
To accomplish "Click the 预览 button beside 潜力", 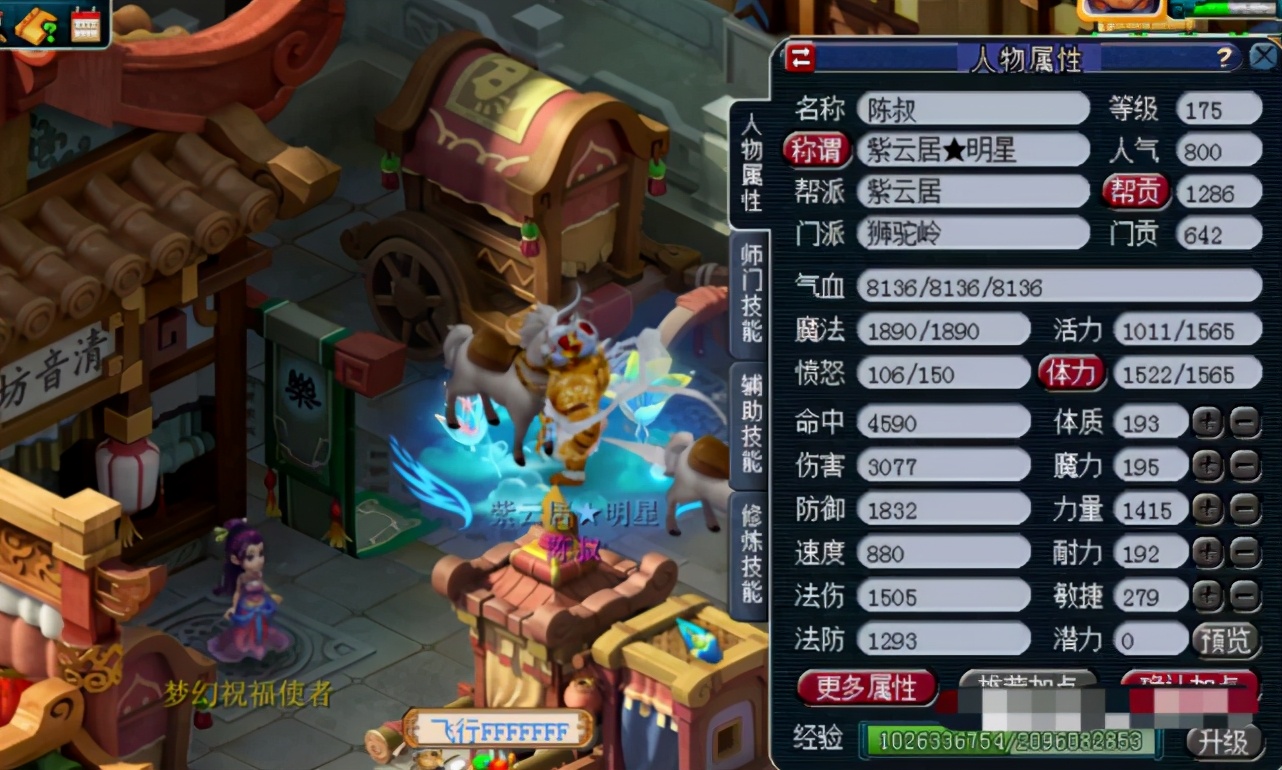I will (x=1227, y=640).
